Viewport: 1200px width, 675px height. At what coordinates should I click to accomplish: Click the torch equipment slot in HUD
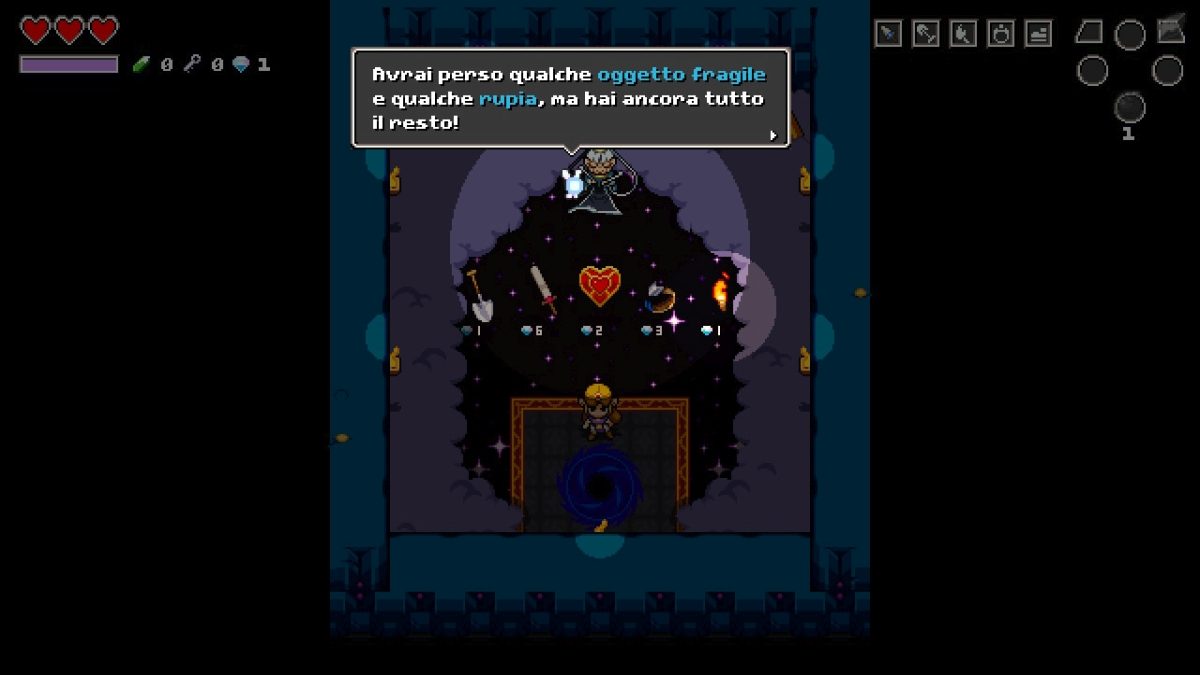(963, 34)
